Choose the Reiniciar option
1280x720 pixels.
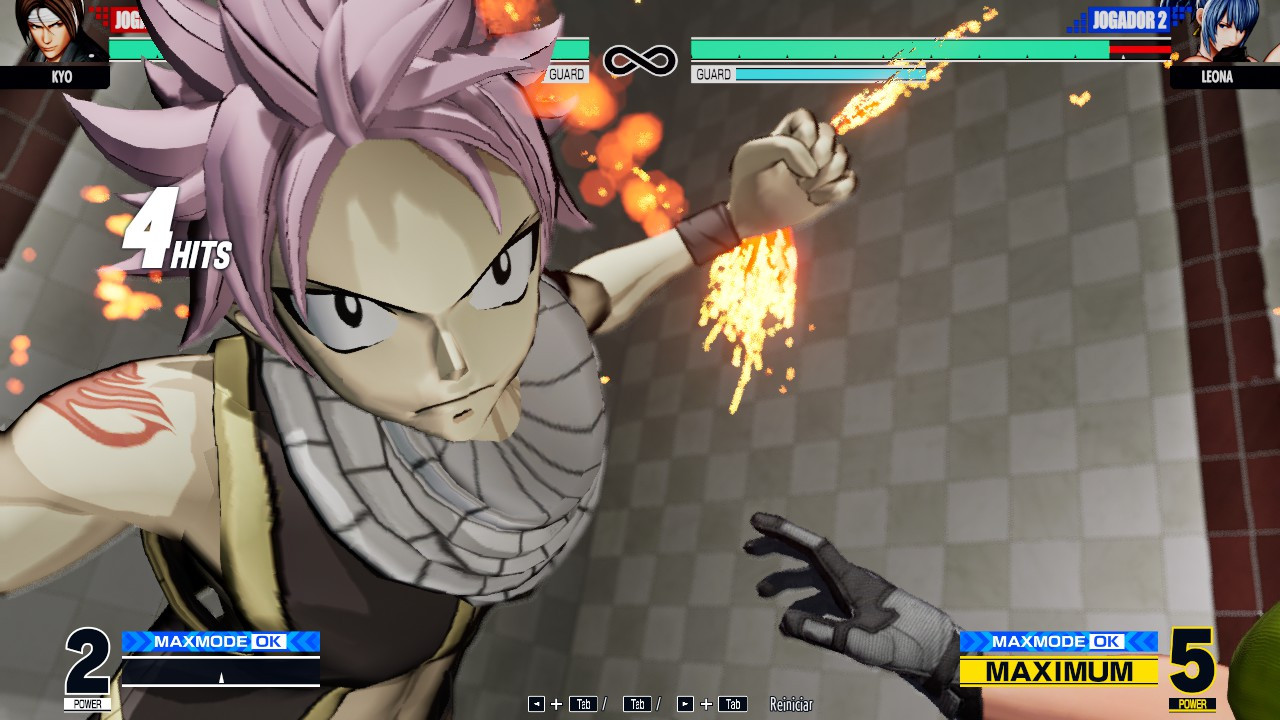(x=791, y=704)
